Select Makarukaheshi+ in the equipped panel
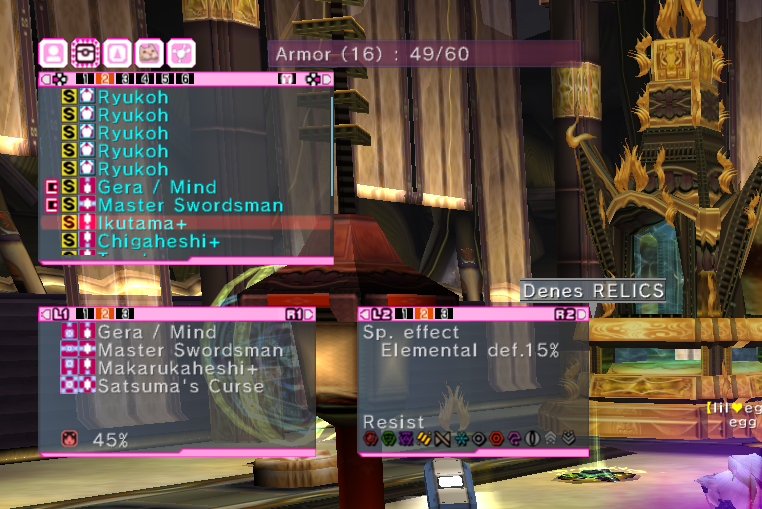The width and height of the screenshot is (762, 509). pos(178,368)
